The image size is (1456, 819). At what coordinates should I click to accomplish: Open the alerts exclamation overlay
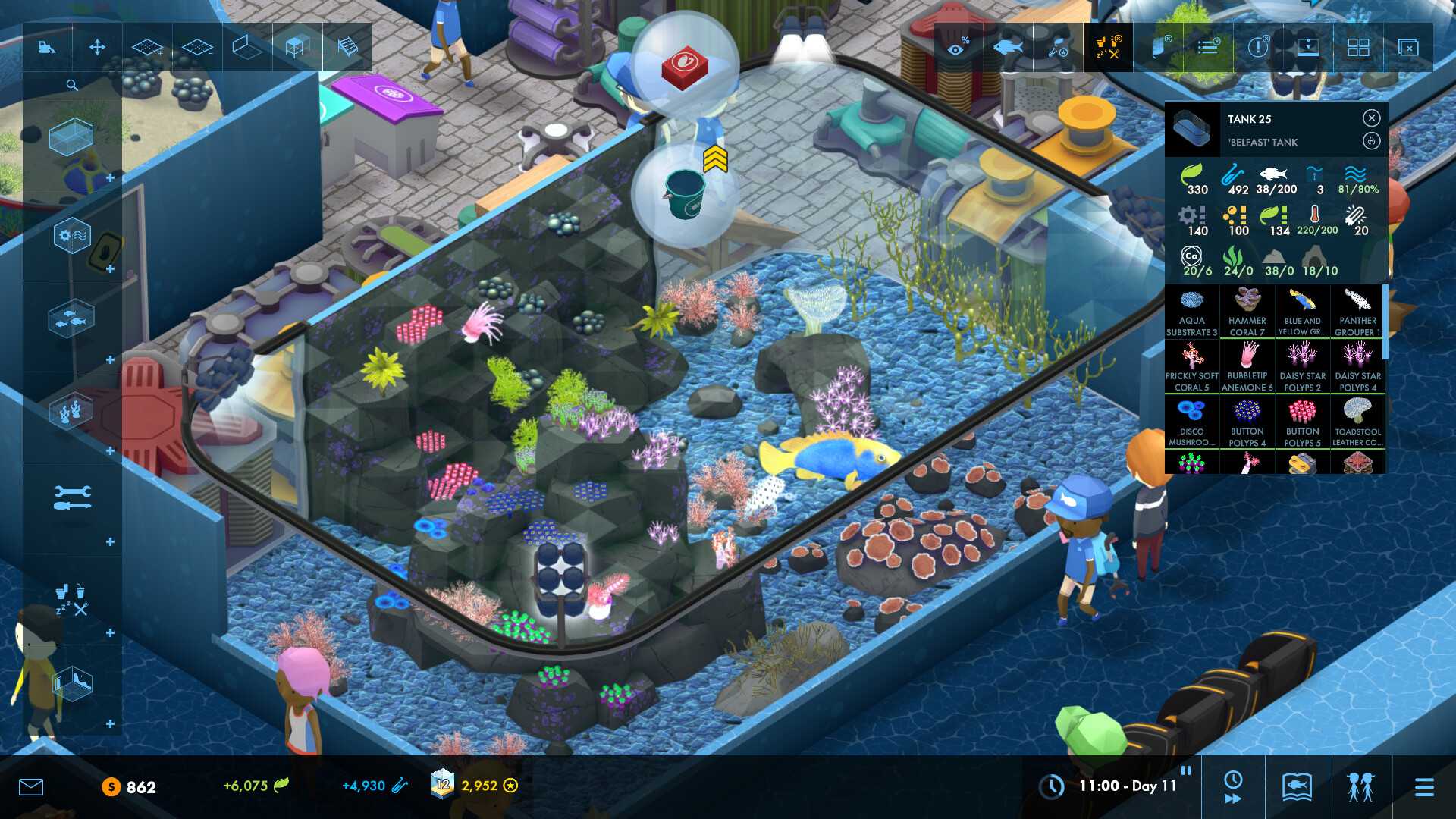pyautogui.click(x=1258, y=48)
